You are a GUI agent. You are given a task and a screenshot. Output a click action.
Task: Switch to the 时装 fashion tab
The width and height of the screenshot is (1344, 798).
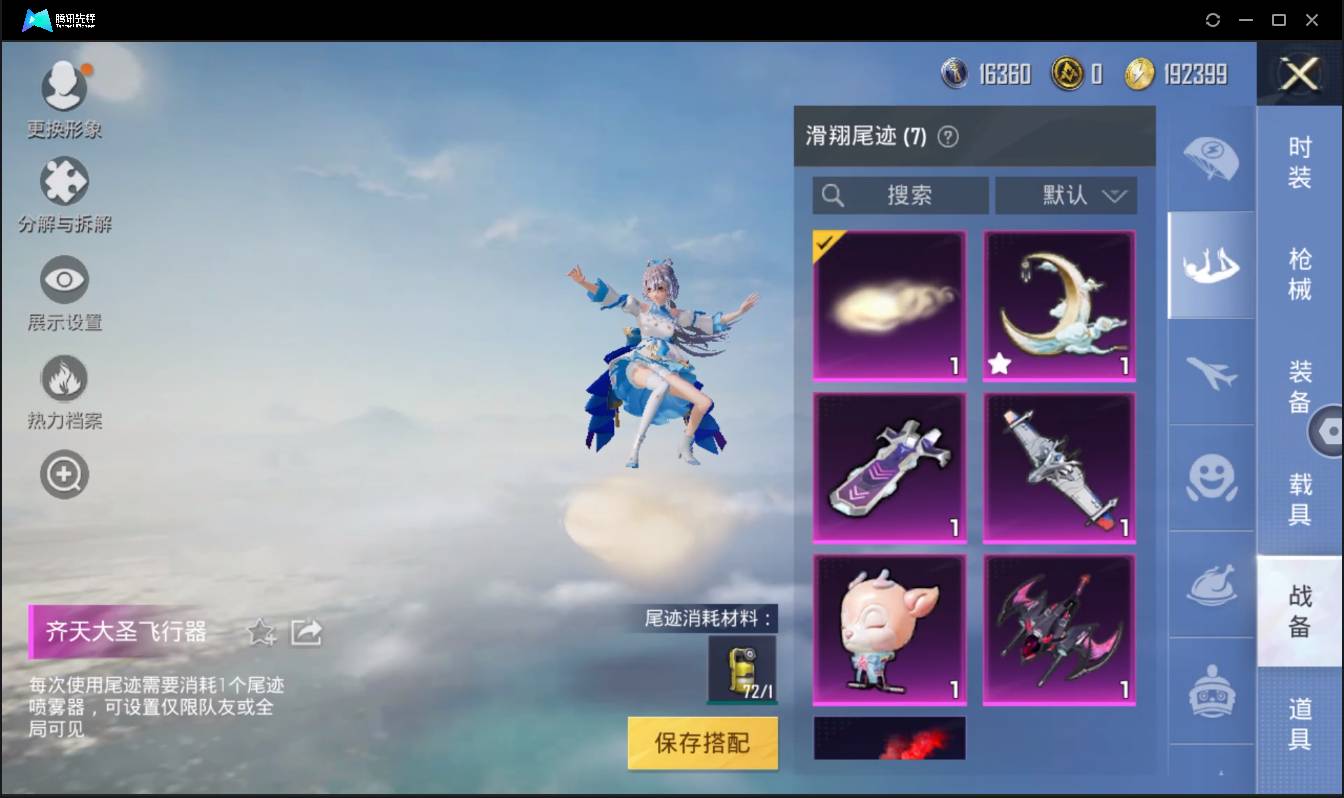(1300, 162)
